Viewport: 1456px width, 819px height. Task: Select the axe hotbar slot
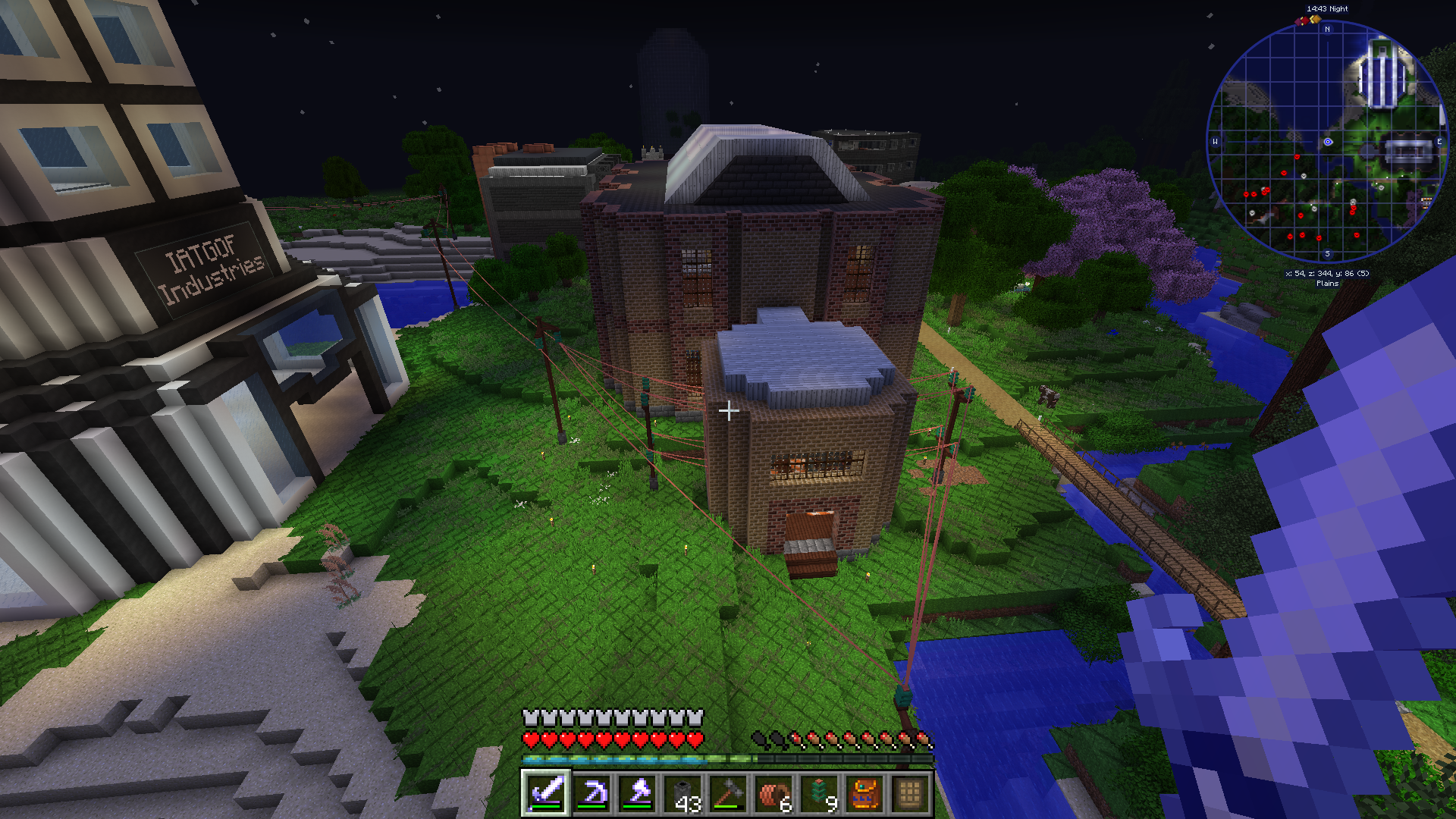637,794
